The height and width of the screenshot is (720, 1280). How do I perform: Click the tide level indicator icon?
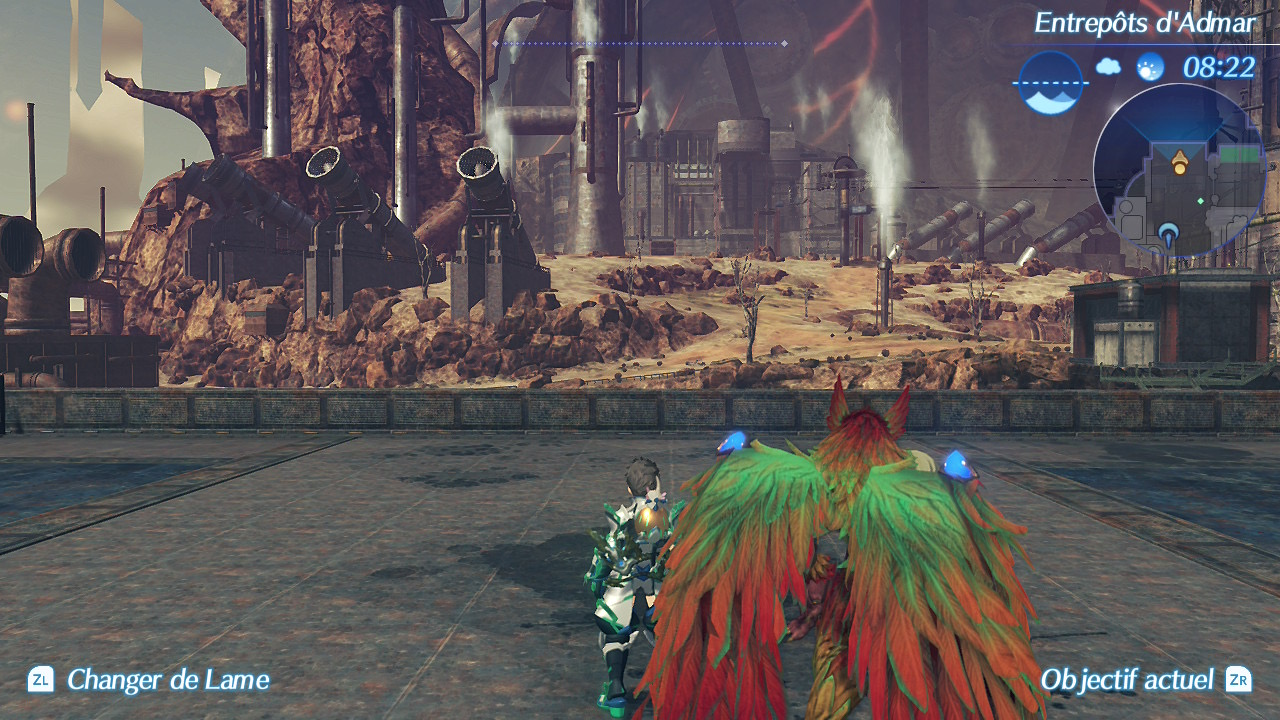pos(1051,83)
